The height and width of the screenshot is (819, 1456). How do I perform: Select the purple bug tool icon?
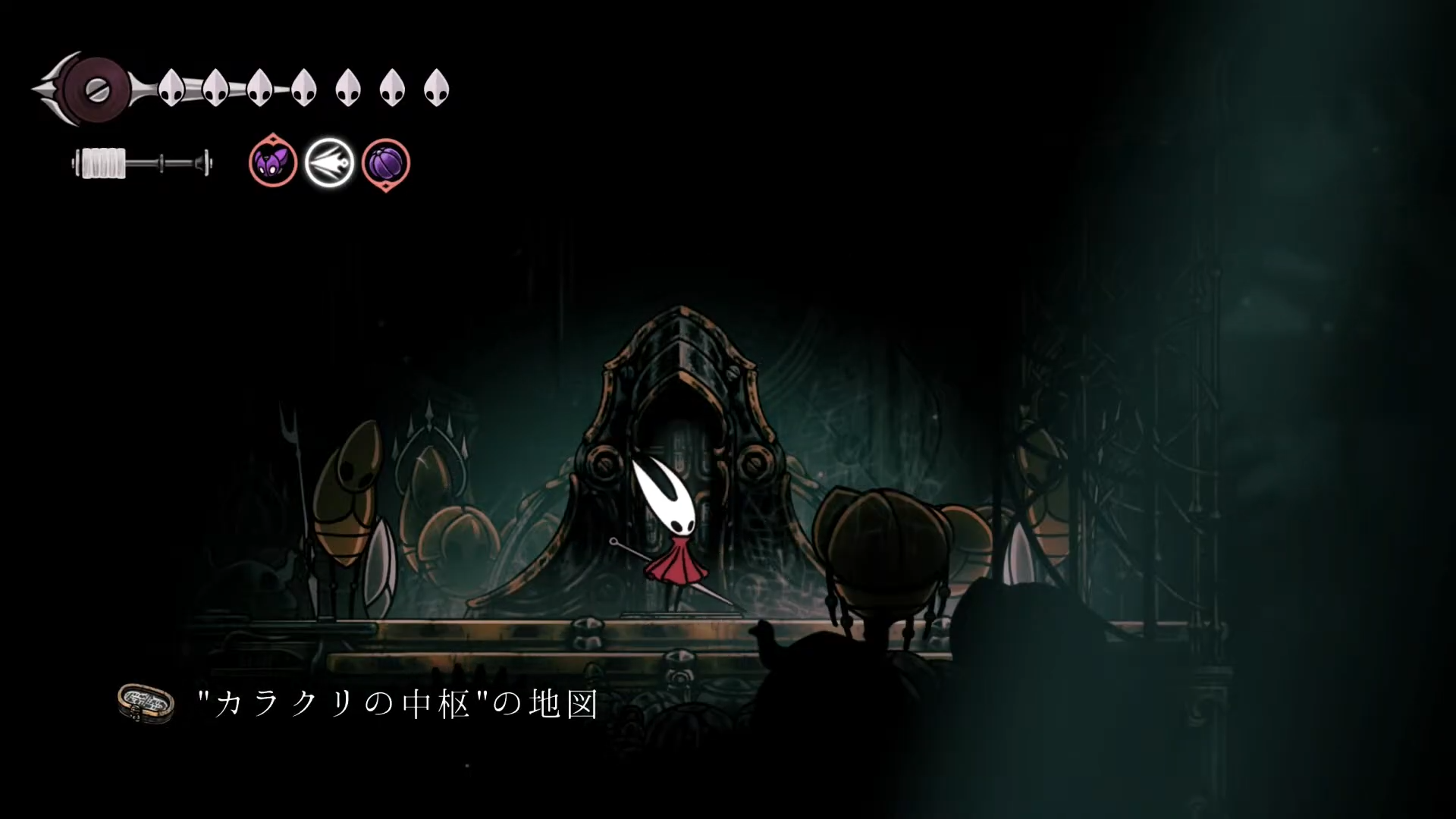pos(272,162)
